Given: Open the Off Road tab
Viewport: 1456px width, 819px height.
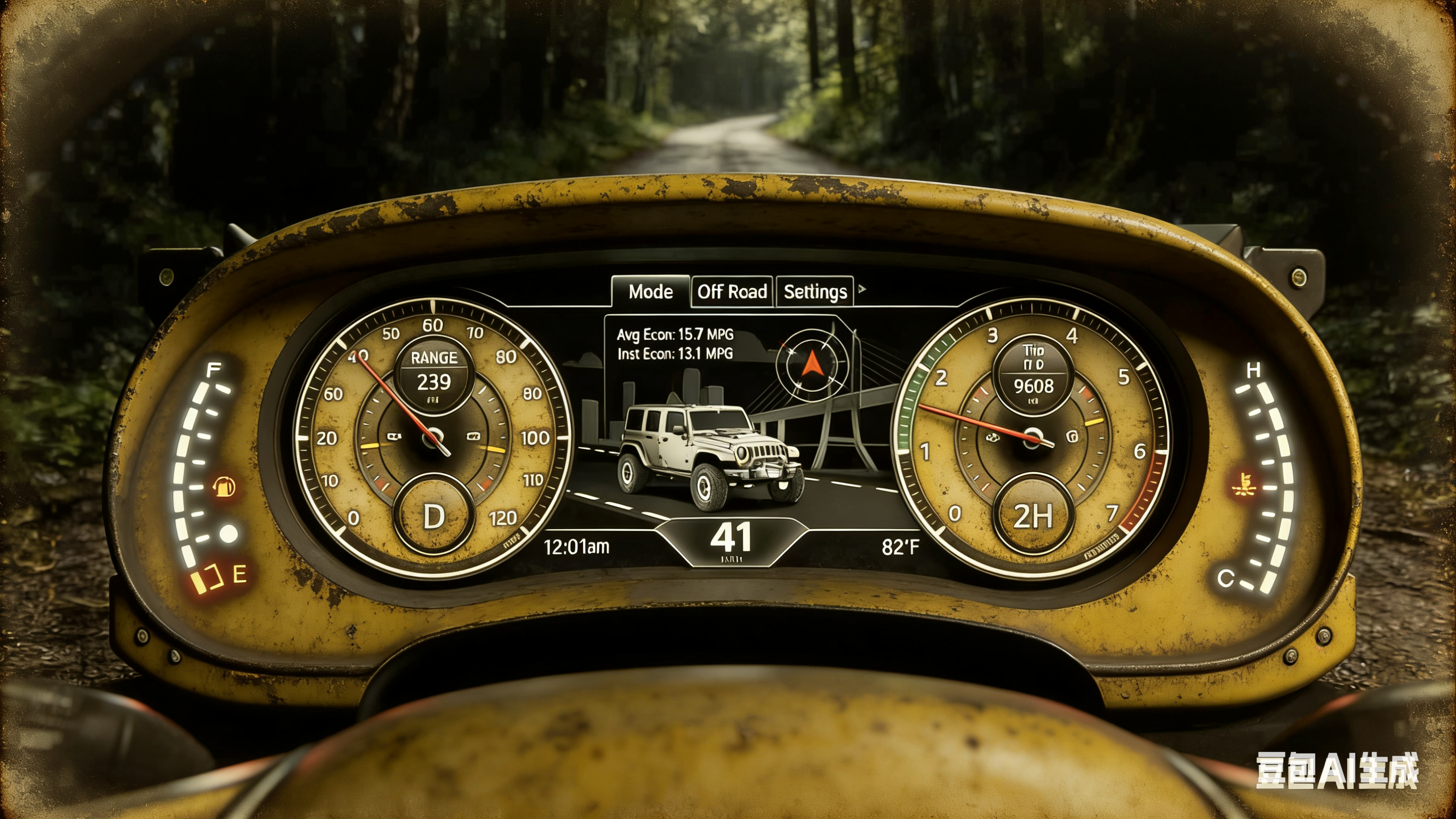Looking at the screenshot, I should (732, 291).
